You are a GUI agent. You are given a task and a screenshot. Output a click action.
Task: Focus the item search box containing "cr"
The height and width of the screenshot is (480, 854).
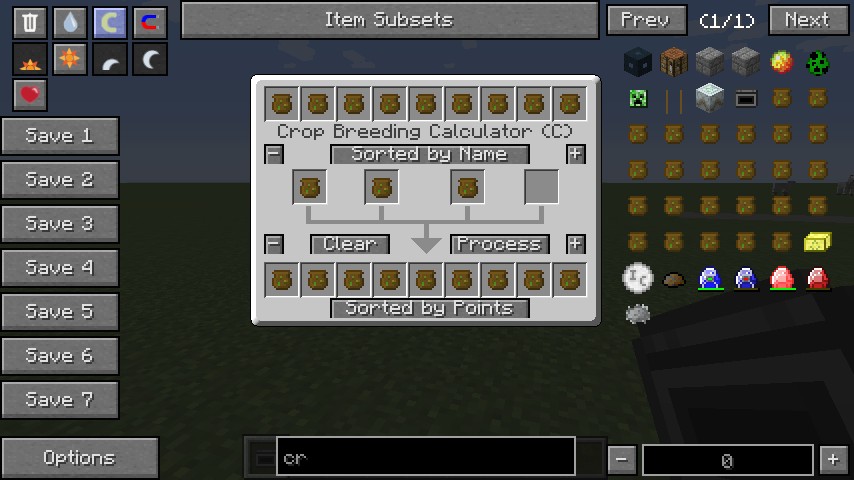(x=426, y=457)
